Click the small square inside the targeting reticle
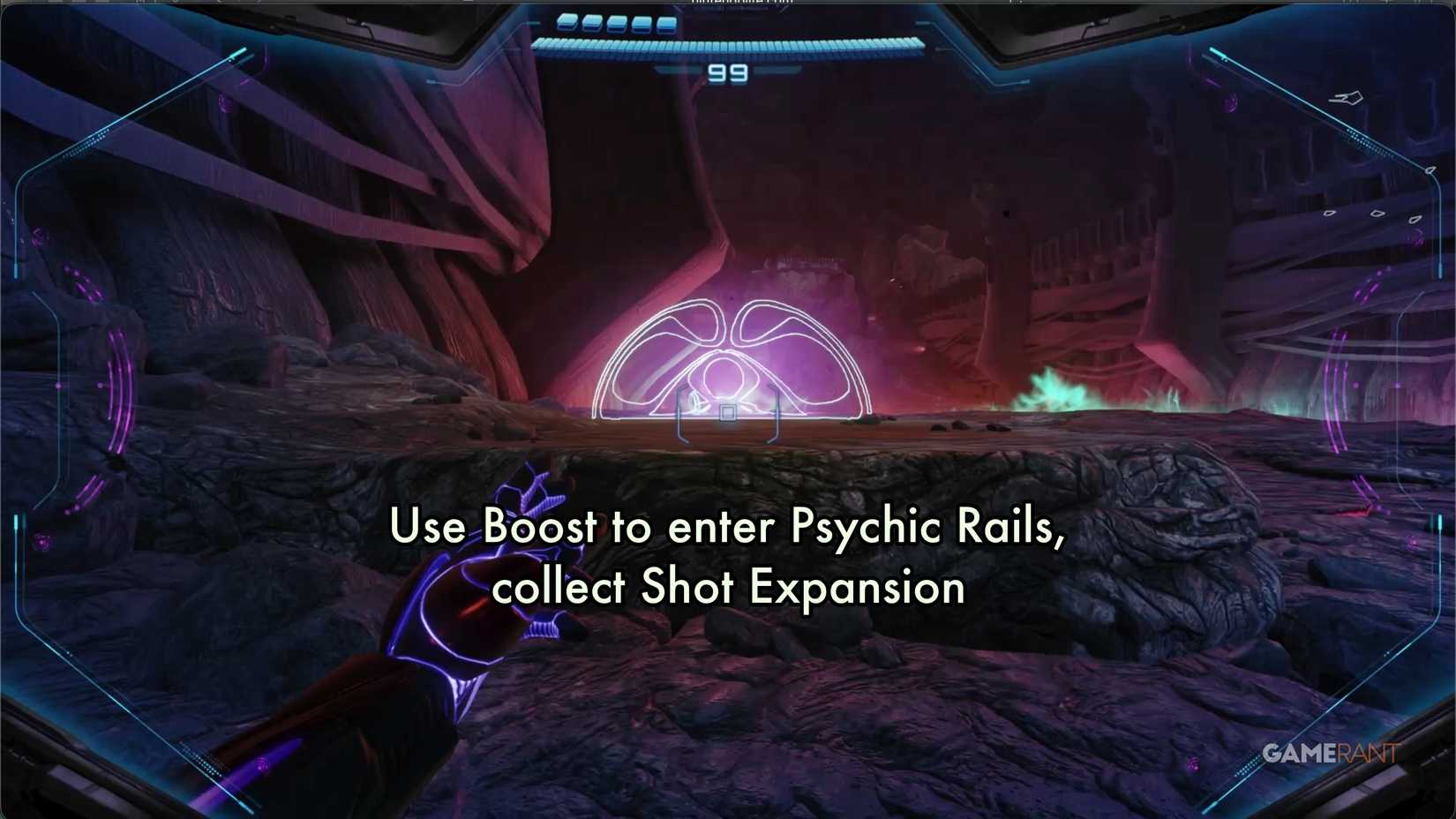Screen dimensions: 1456x819 (728, 411)
